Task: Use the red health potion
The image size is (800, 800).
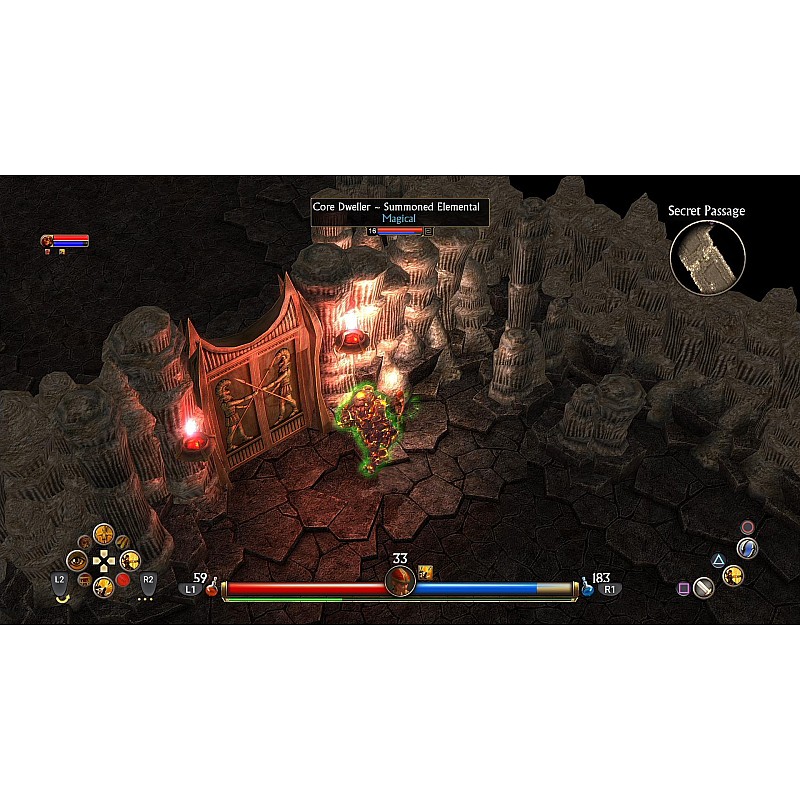Action: click(x=212, y=590)
